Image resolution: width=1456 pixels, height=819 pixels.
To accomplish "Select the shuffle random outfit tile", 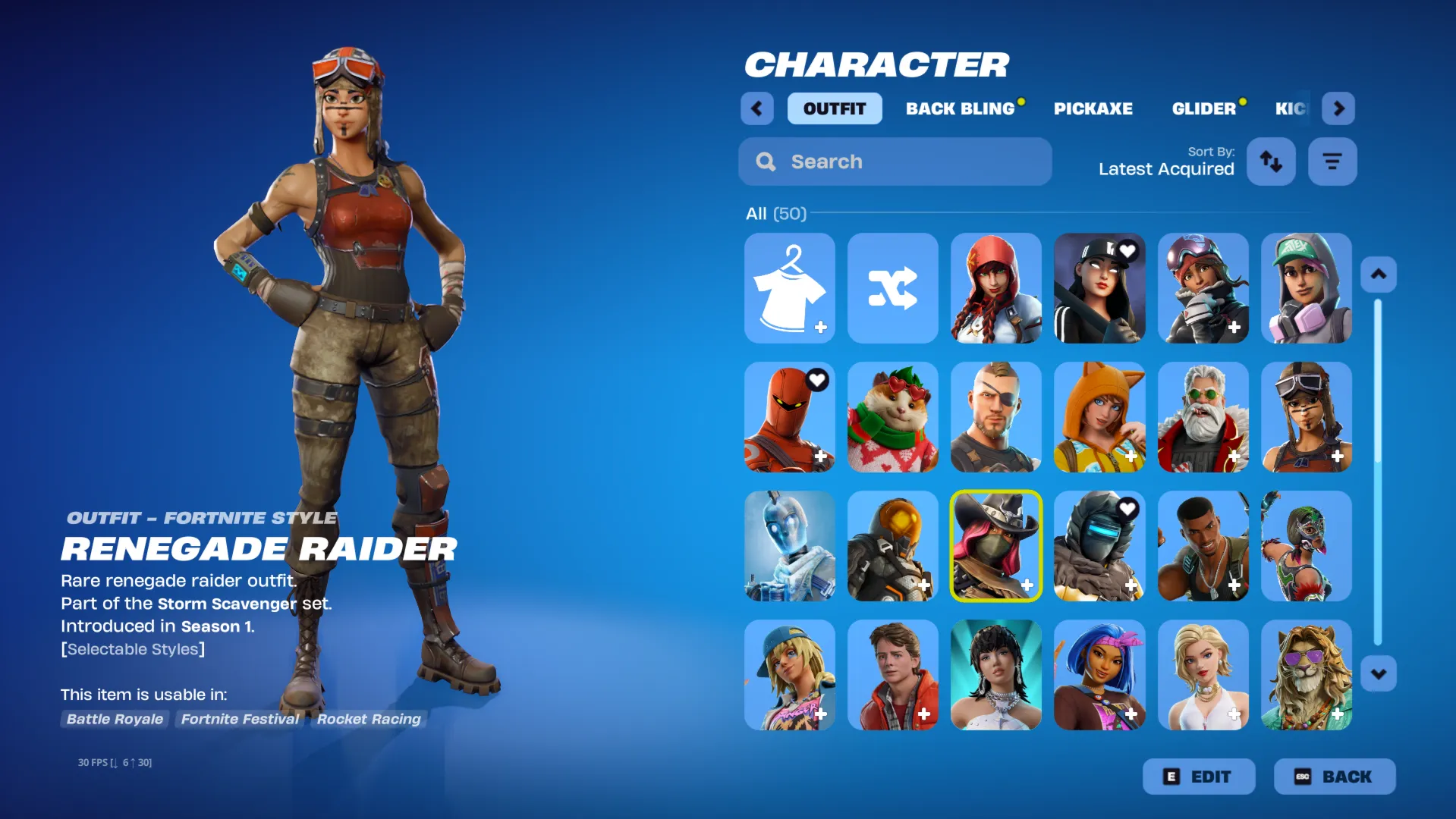I will point(893,288).
